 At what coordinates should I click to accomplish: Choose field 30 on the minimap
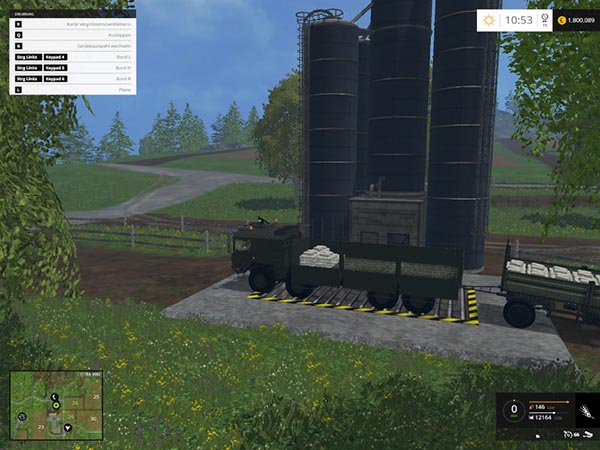[x=93, y=419]
